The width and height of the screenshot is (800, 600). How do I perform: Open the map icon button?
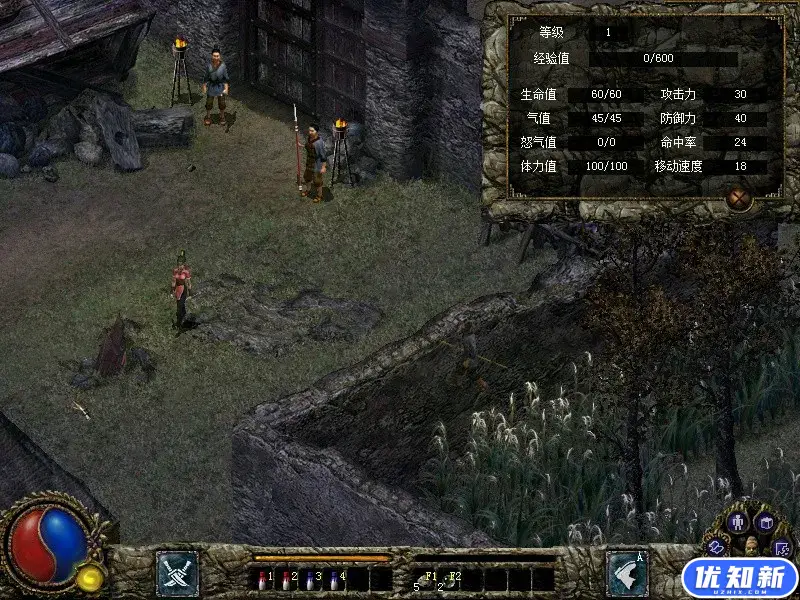(x=782, y=548)
